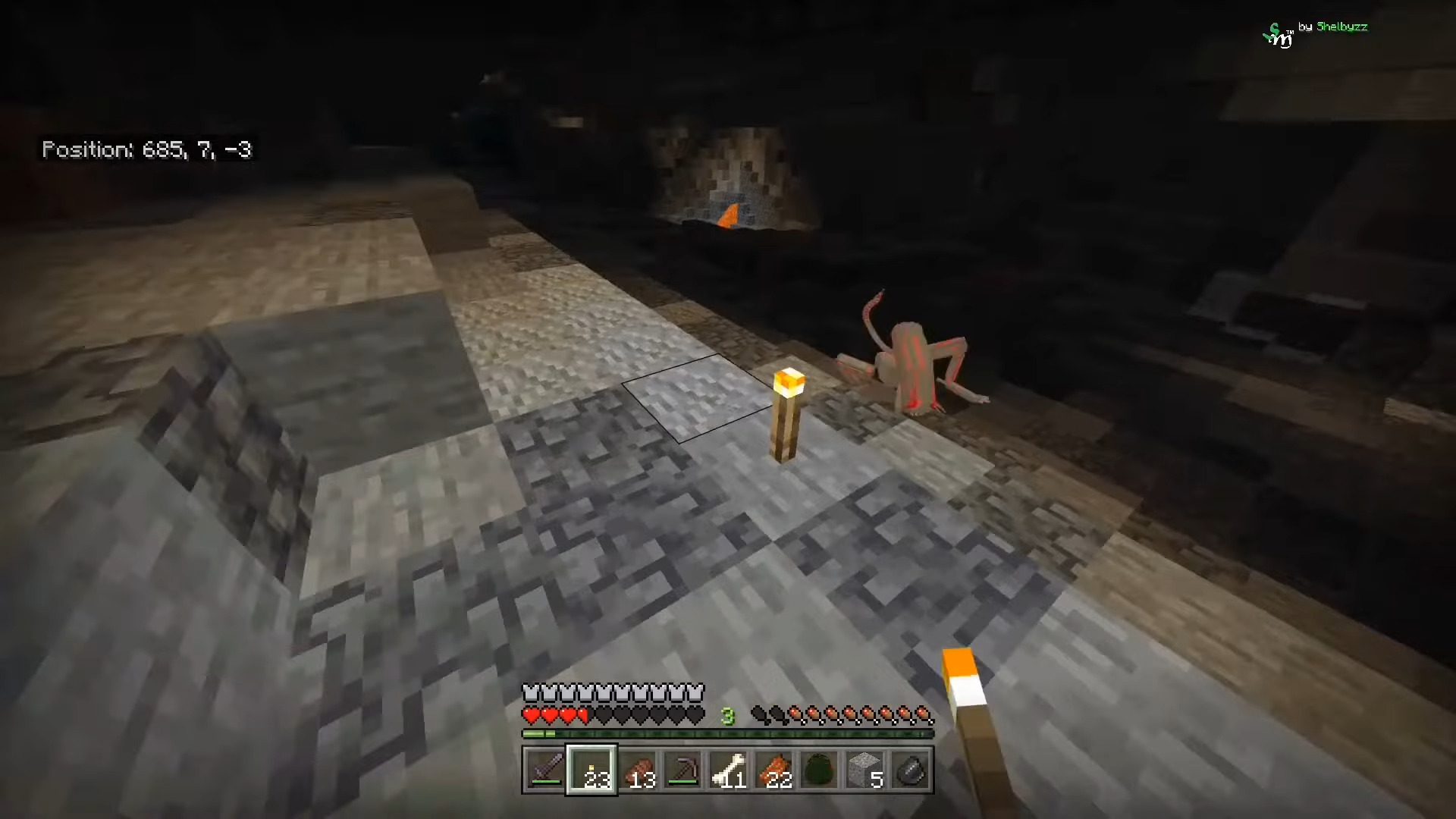This screenshot has width=1456, height=819.
Task: Click the leftmost armor chestplate icon
Action: pyautogui.click(x=531, y=692)
